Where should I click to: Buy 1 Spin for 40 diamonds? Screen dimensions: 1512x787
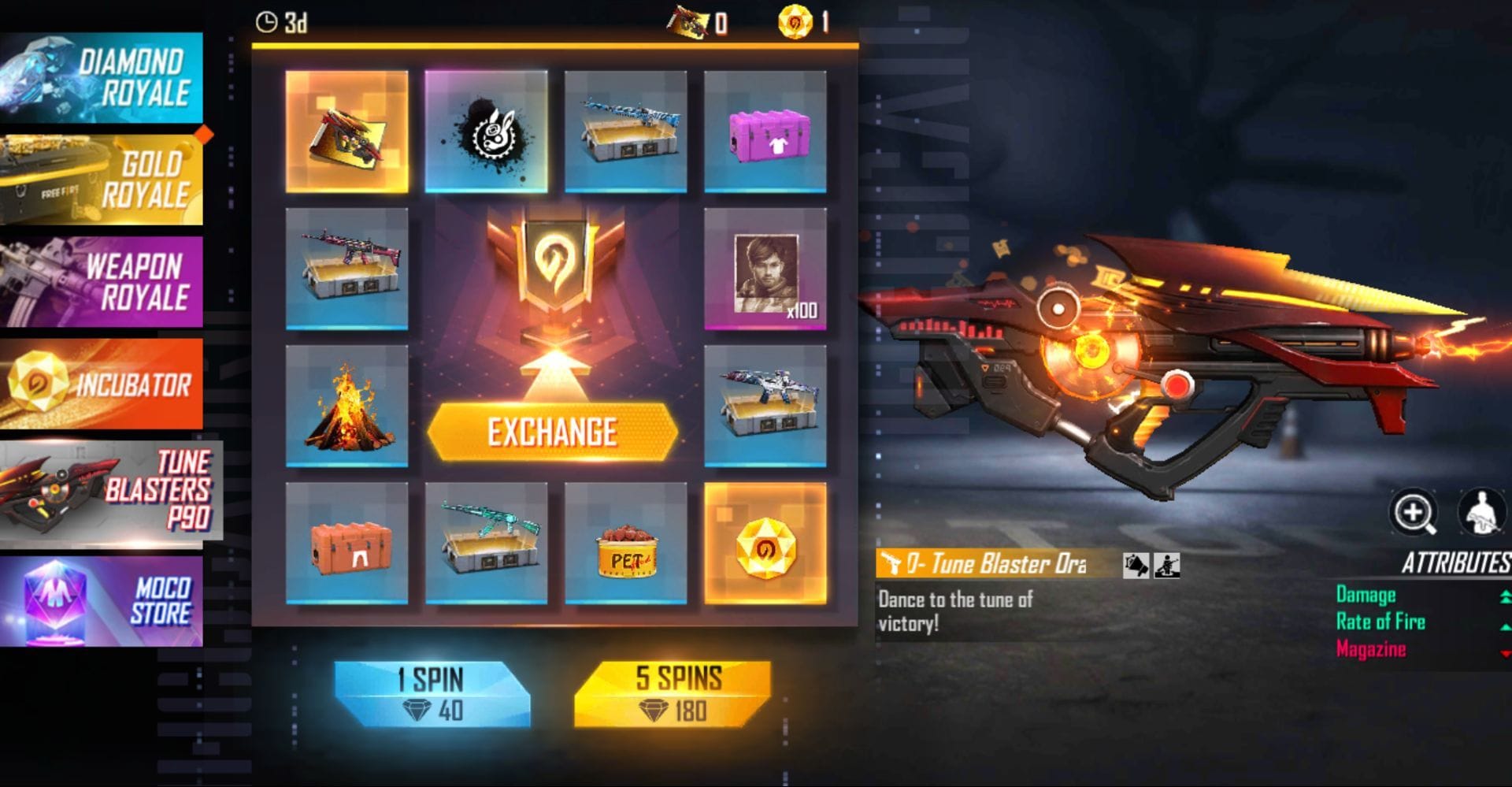432,693
